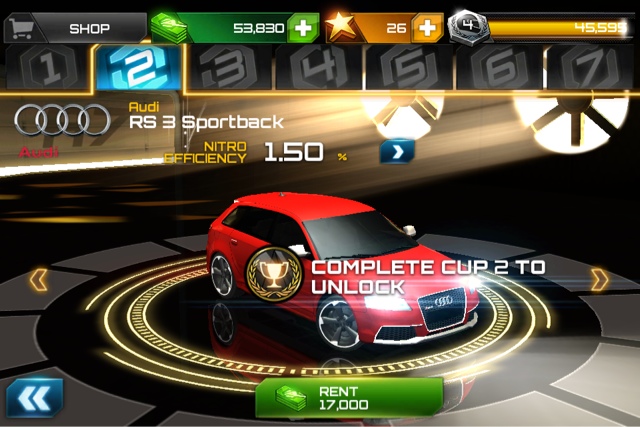Show the tier 6 cars tab
The height and width of the screenshot is (427, 640).
tap(497, 70)
